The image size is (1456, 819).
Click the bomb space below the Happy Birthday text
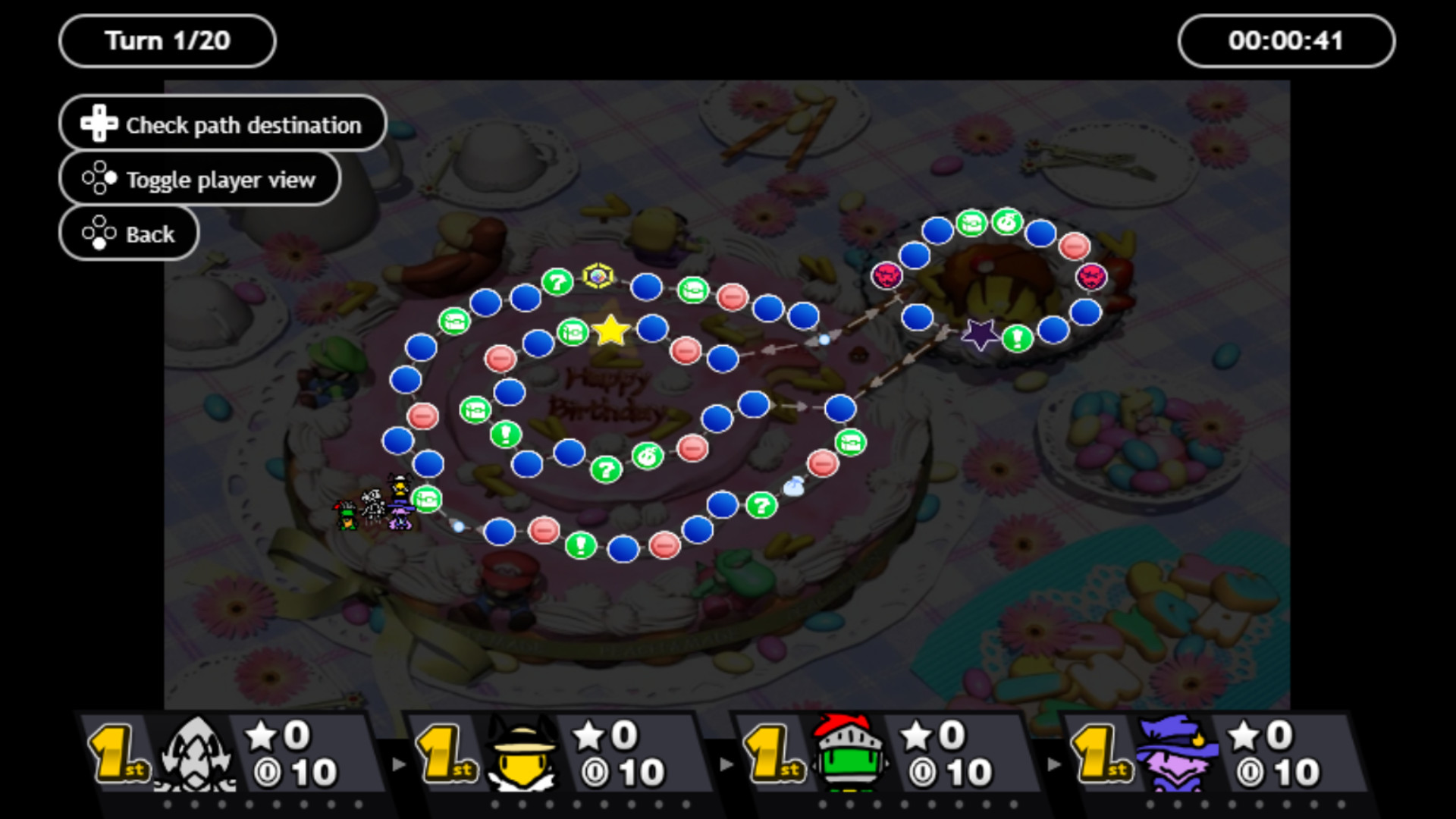[x=648, y=454]
